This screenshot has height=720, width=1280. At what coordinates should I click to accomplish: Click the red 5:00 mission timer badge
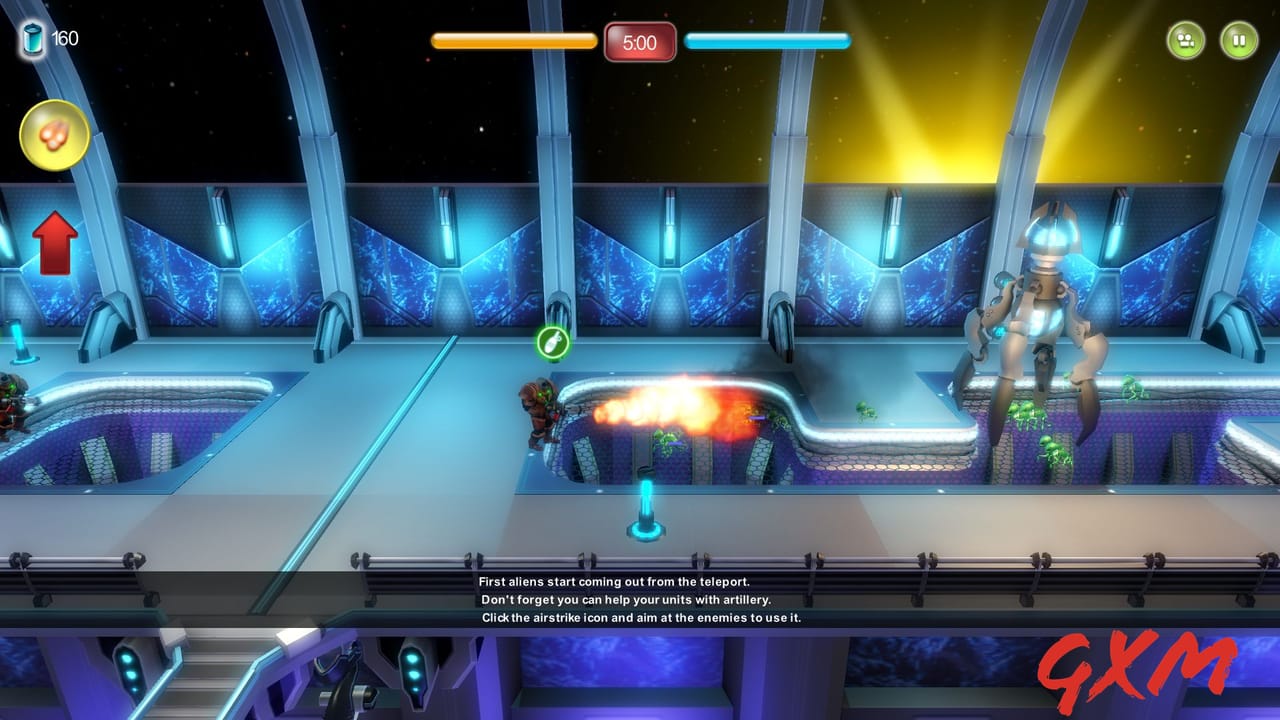pyautogui.click(x=639, y=43)
